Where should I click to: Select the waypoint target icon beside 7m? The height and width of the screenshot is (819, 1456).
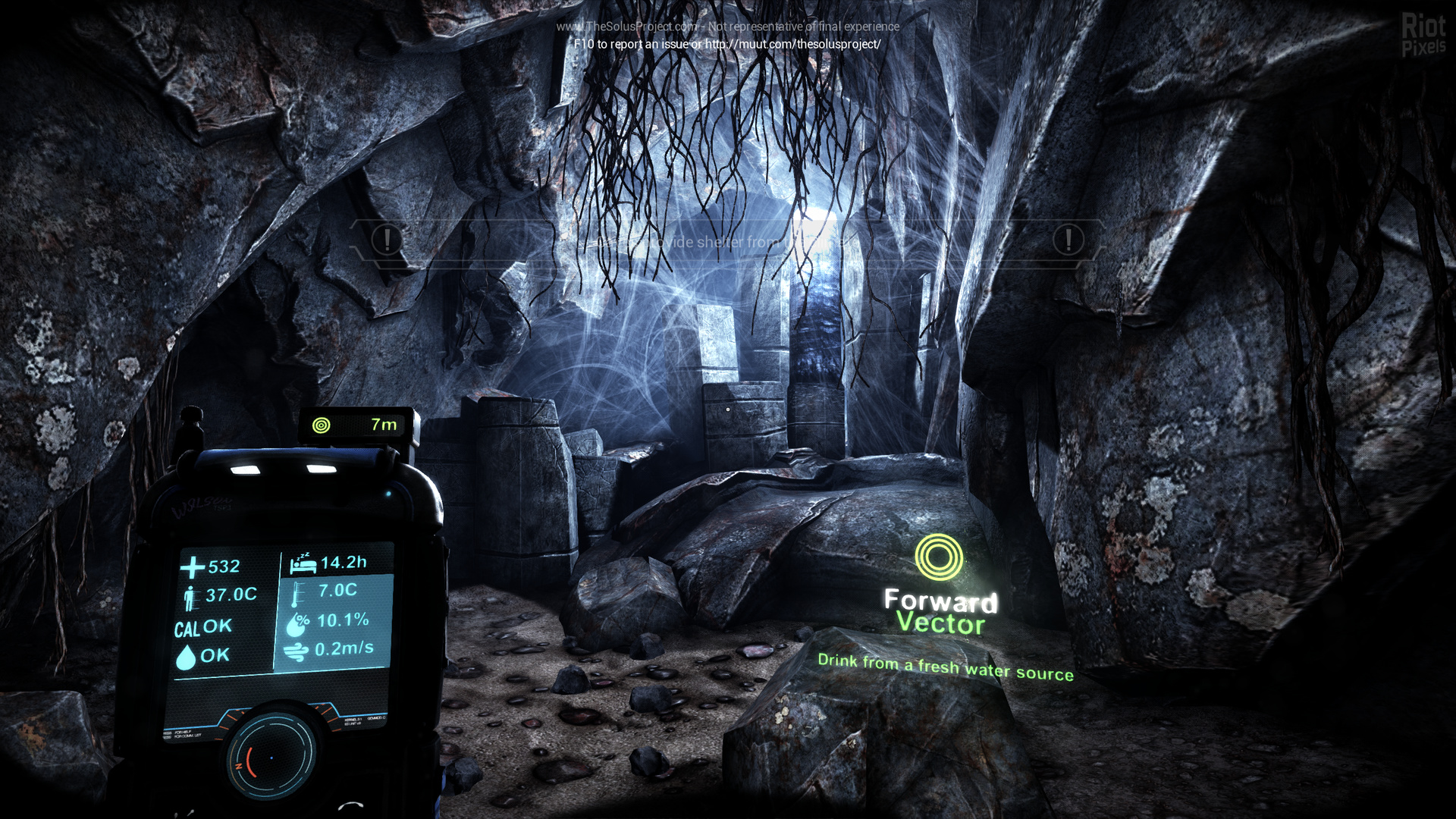click(322, 425)
